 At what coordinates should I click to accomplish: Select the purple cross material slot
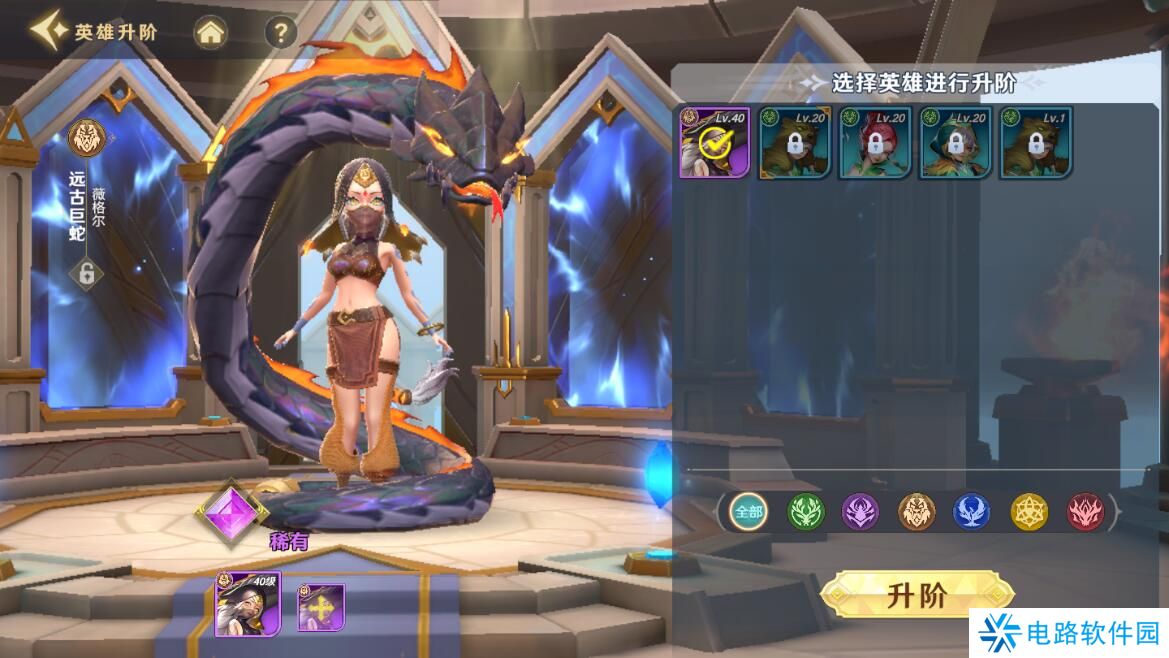pos(321,607)
